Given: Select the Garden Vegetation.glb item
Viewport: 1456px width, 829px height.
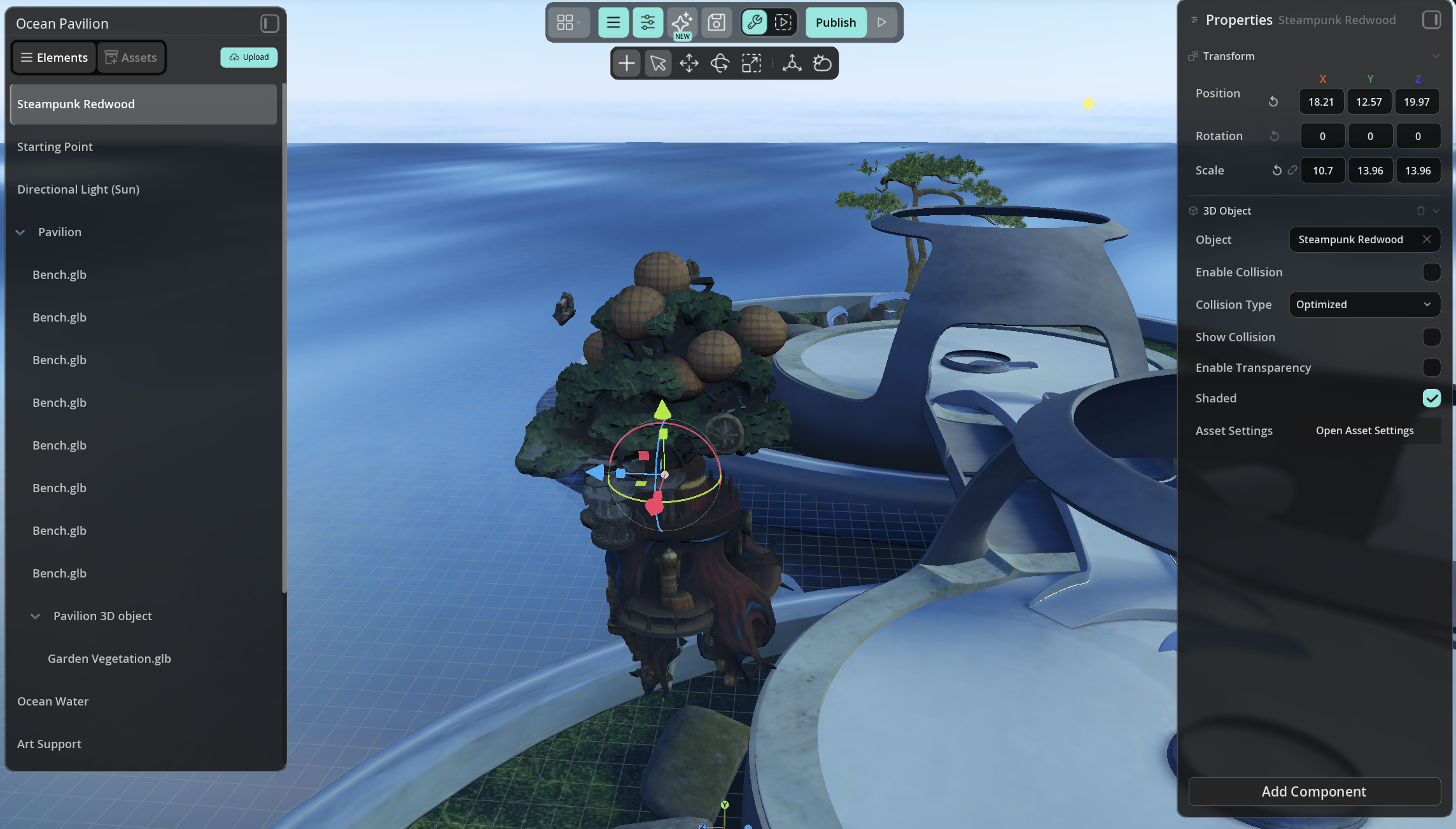Looking at the screenshot, I should (109, 658).
